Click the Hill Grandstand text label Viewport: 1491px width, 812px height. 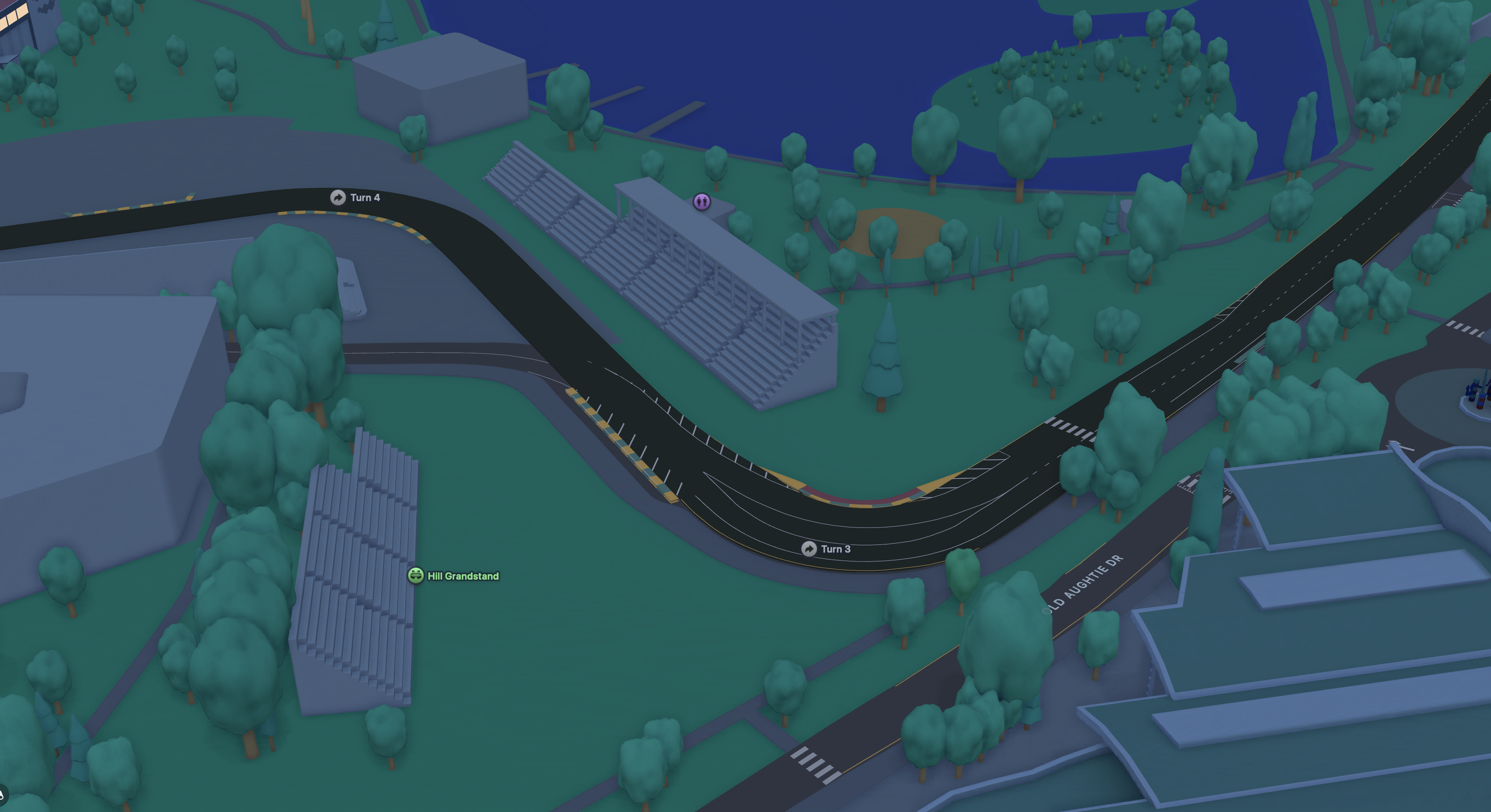(462, 576)
